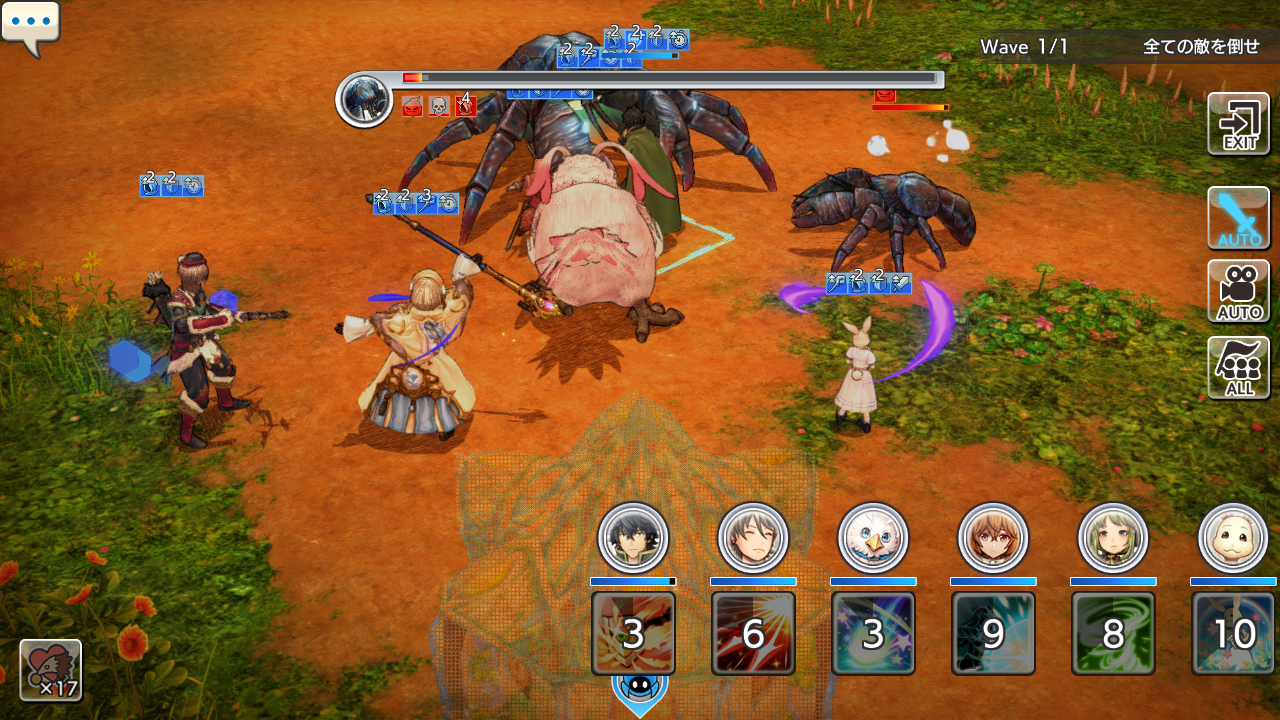1280x720 pixels.
Task: Click the giant spider boss portrait
Action: click(x=364, y=99)
